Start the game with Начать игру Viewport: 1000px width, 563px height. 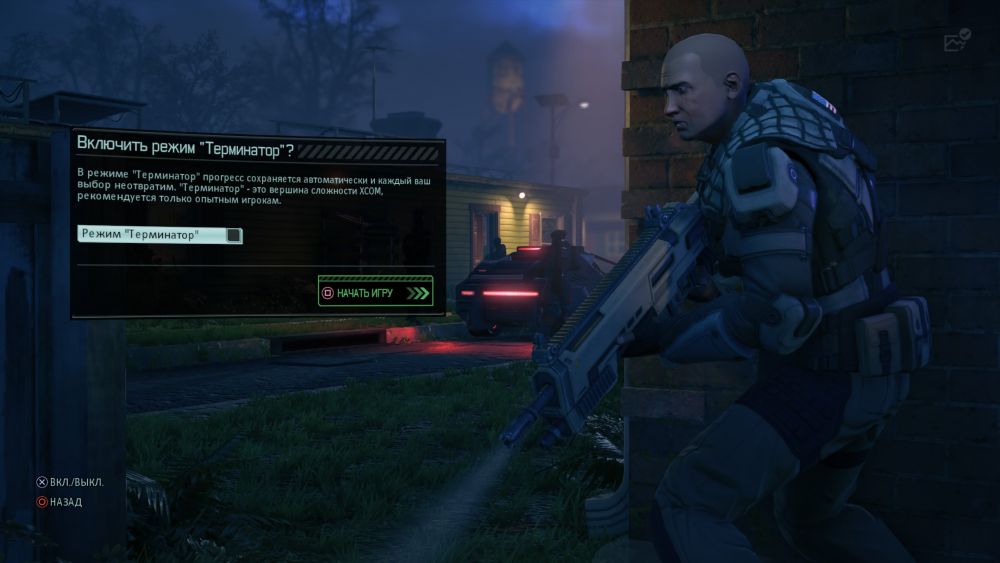(x=375, y=293)
